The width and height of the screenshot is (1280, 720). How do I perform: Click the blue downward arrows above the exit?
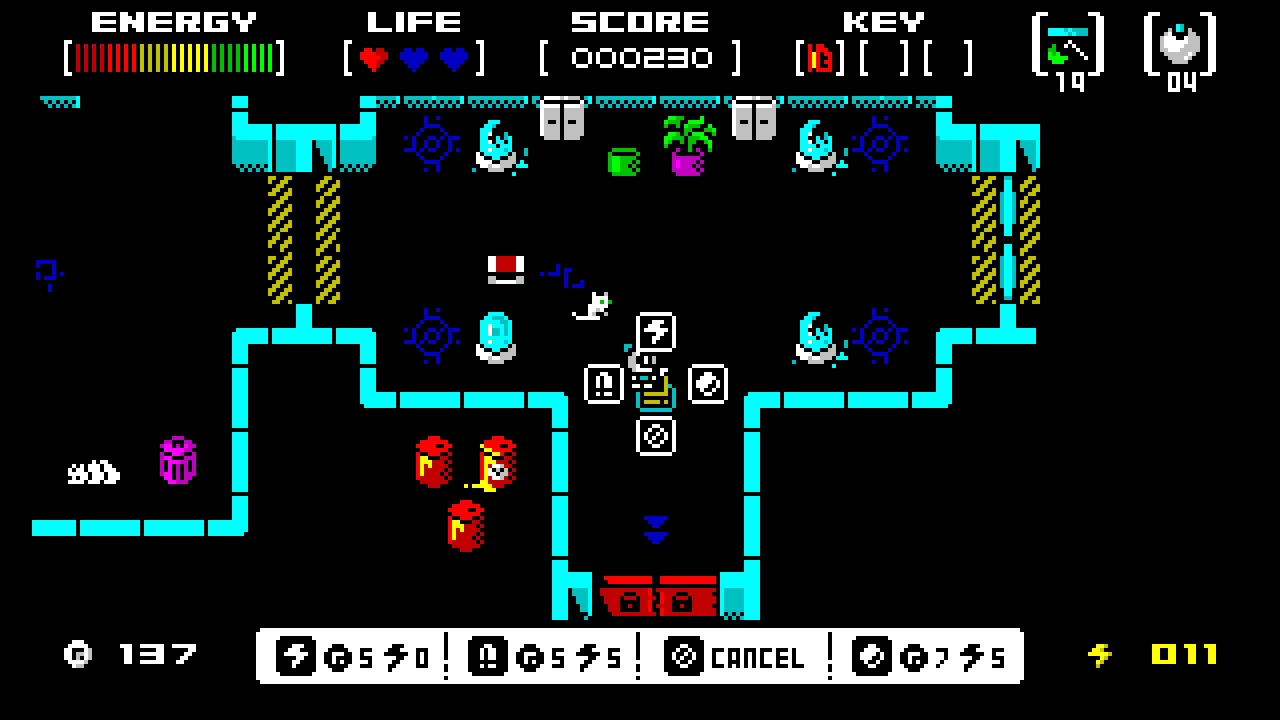(655, 528)
